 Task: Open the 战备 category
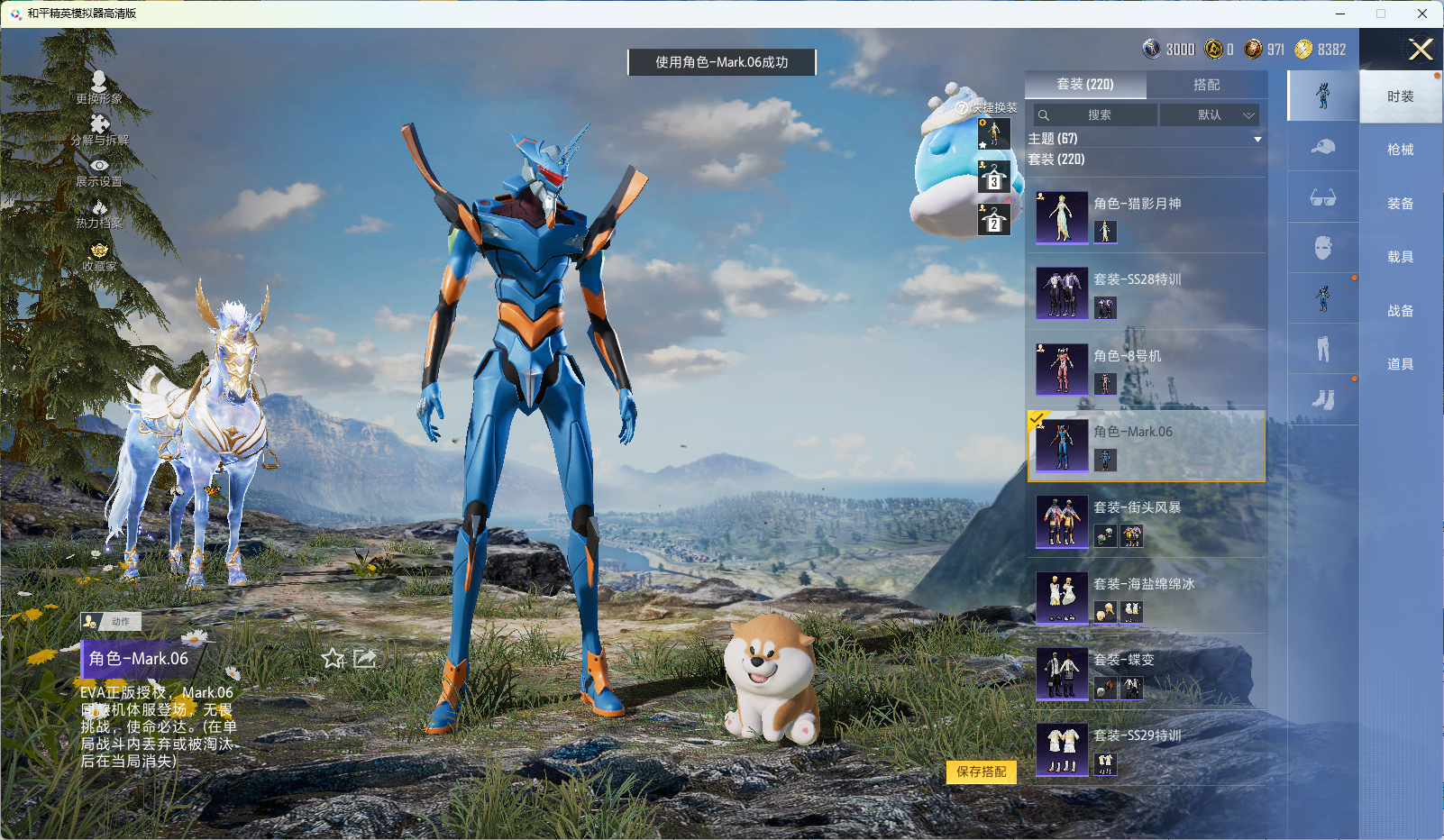pos(1400,311)
